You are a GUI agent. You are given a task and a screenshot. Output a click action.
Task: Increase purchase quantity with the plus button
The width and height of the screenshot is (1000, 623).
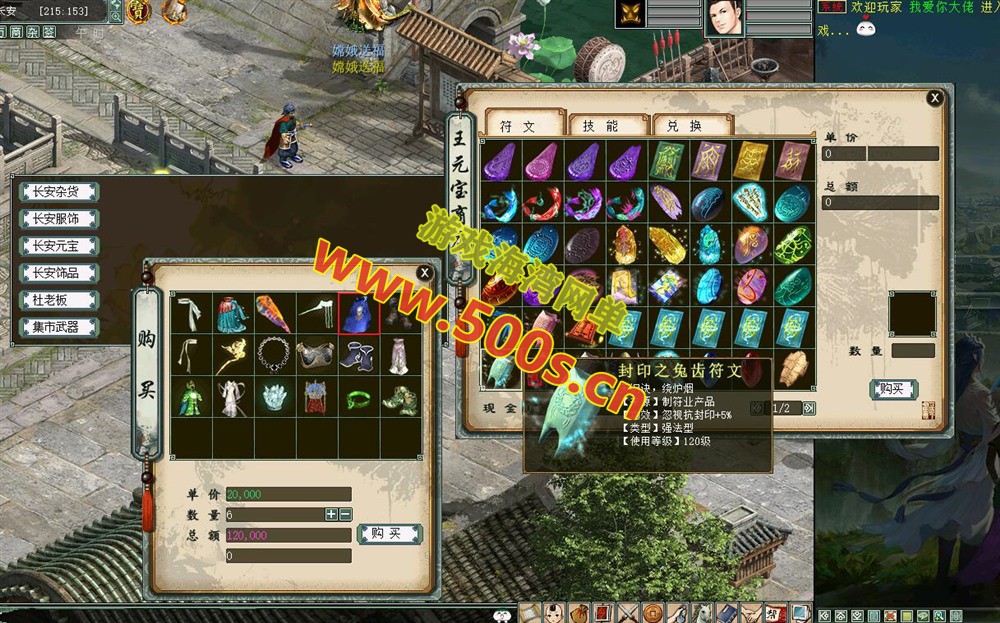pos(331,514)
